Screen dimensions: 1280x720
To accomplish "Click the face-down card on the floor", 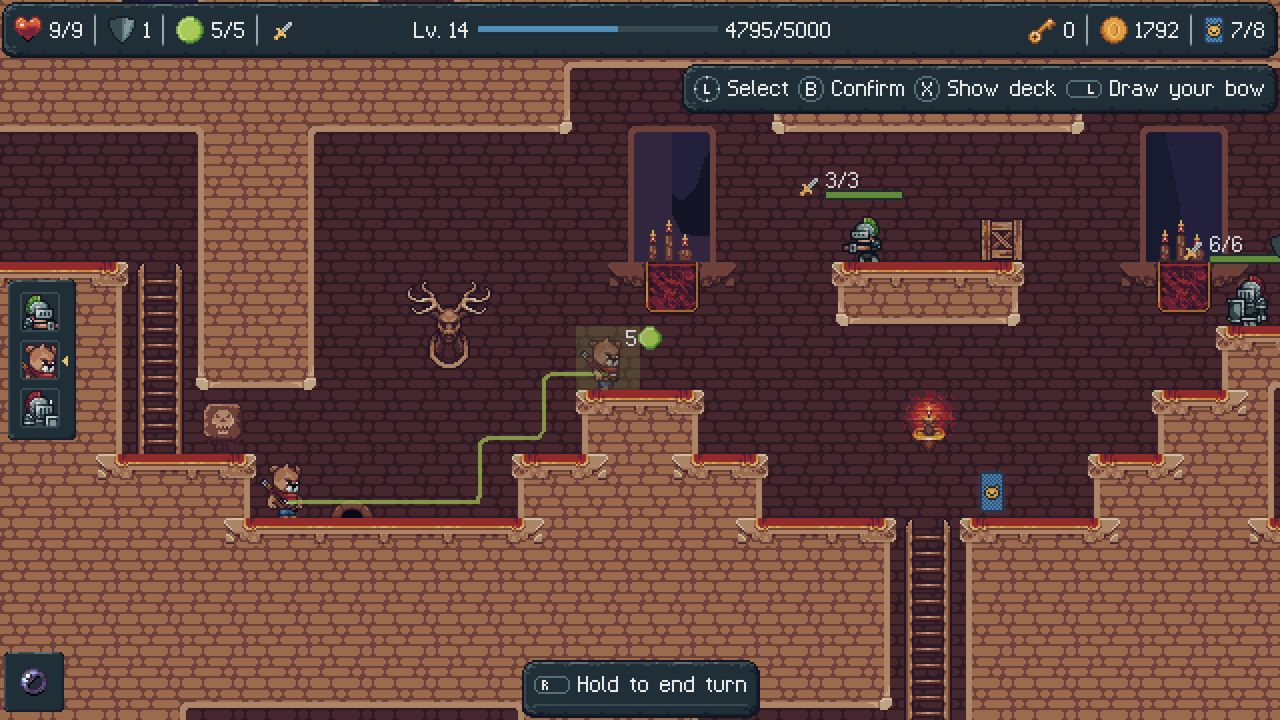I will (x=991, y=492).
